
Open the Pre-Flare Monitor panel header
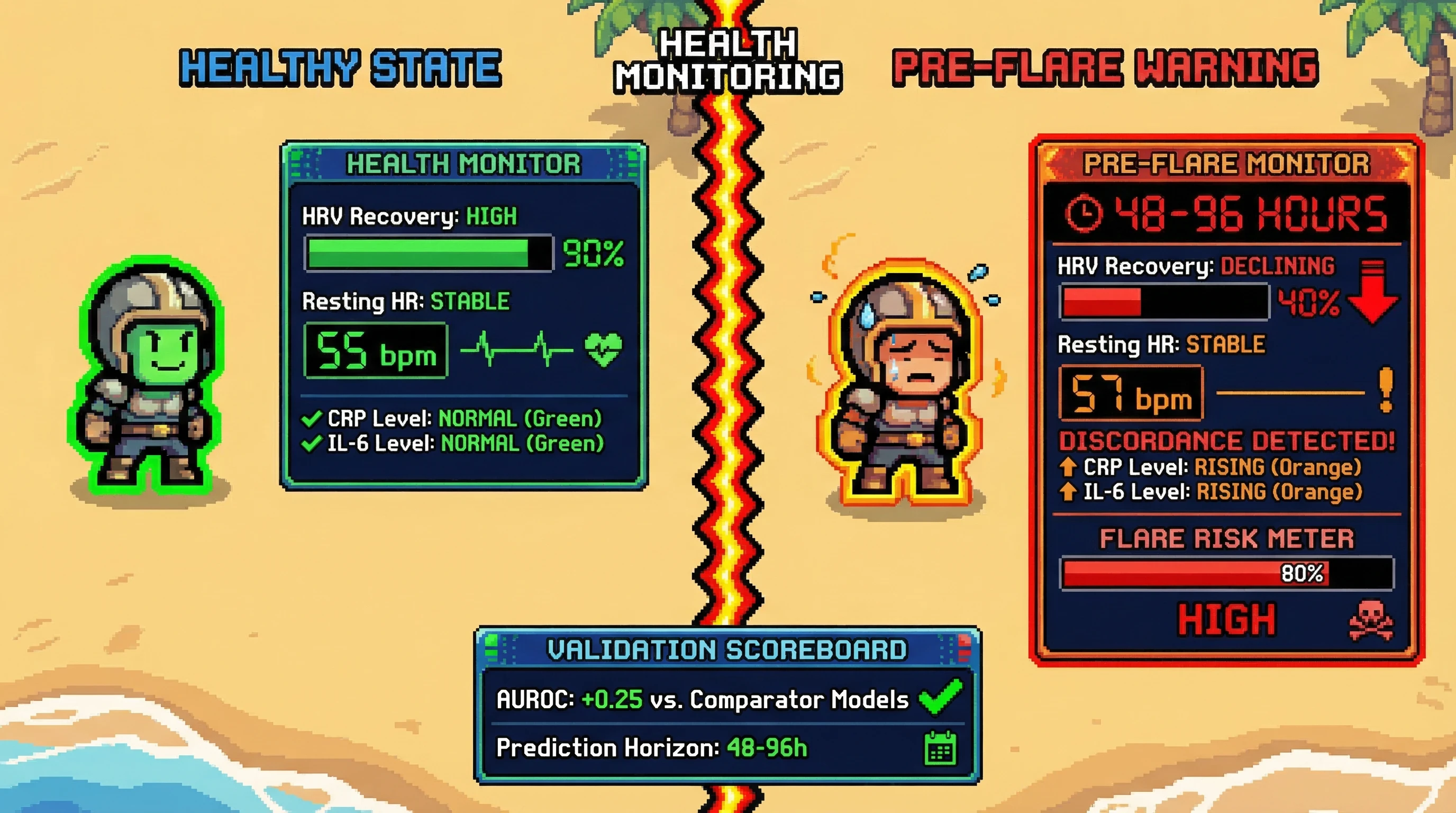(x=1226, y=164)
